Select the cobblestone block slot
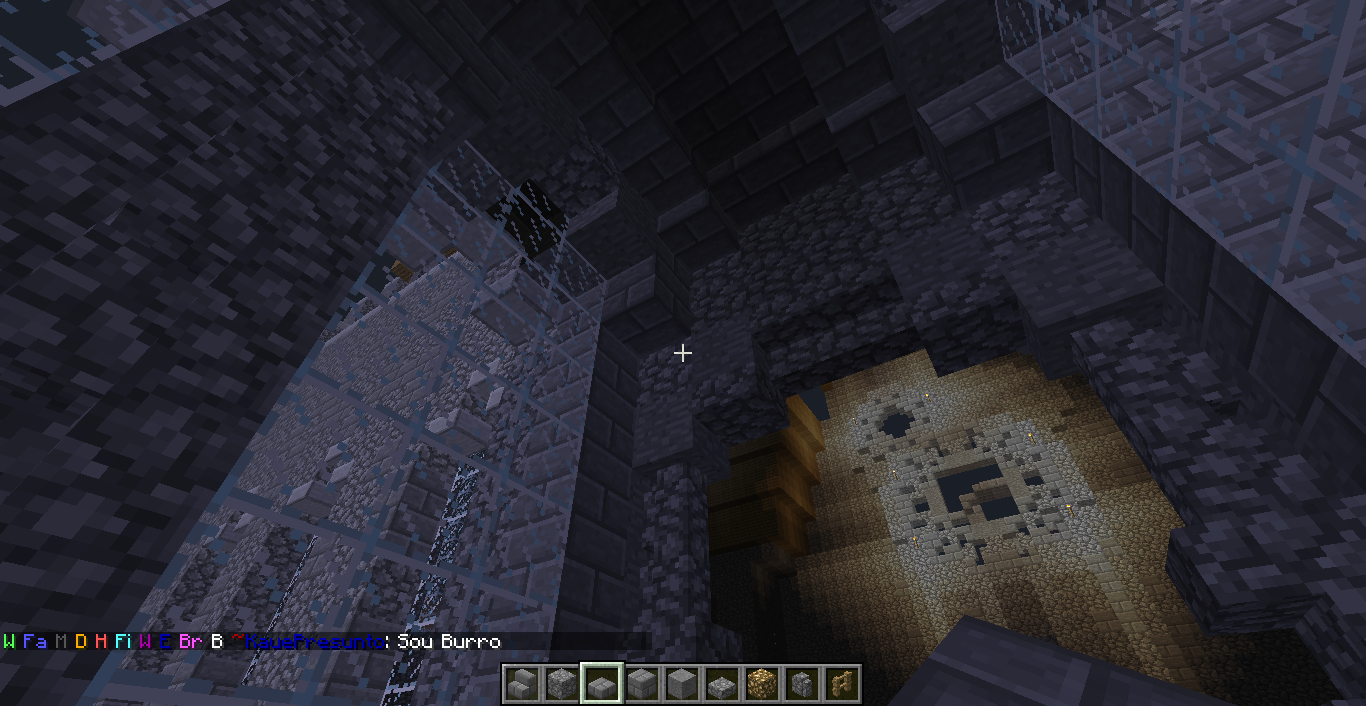The height and width of the screenshot is (706, 1366). pyautogui.click(x=561, y=684)
